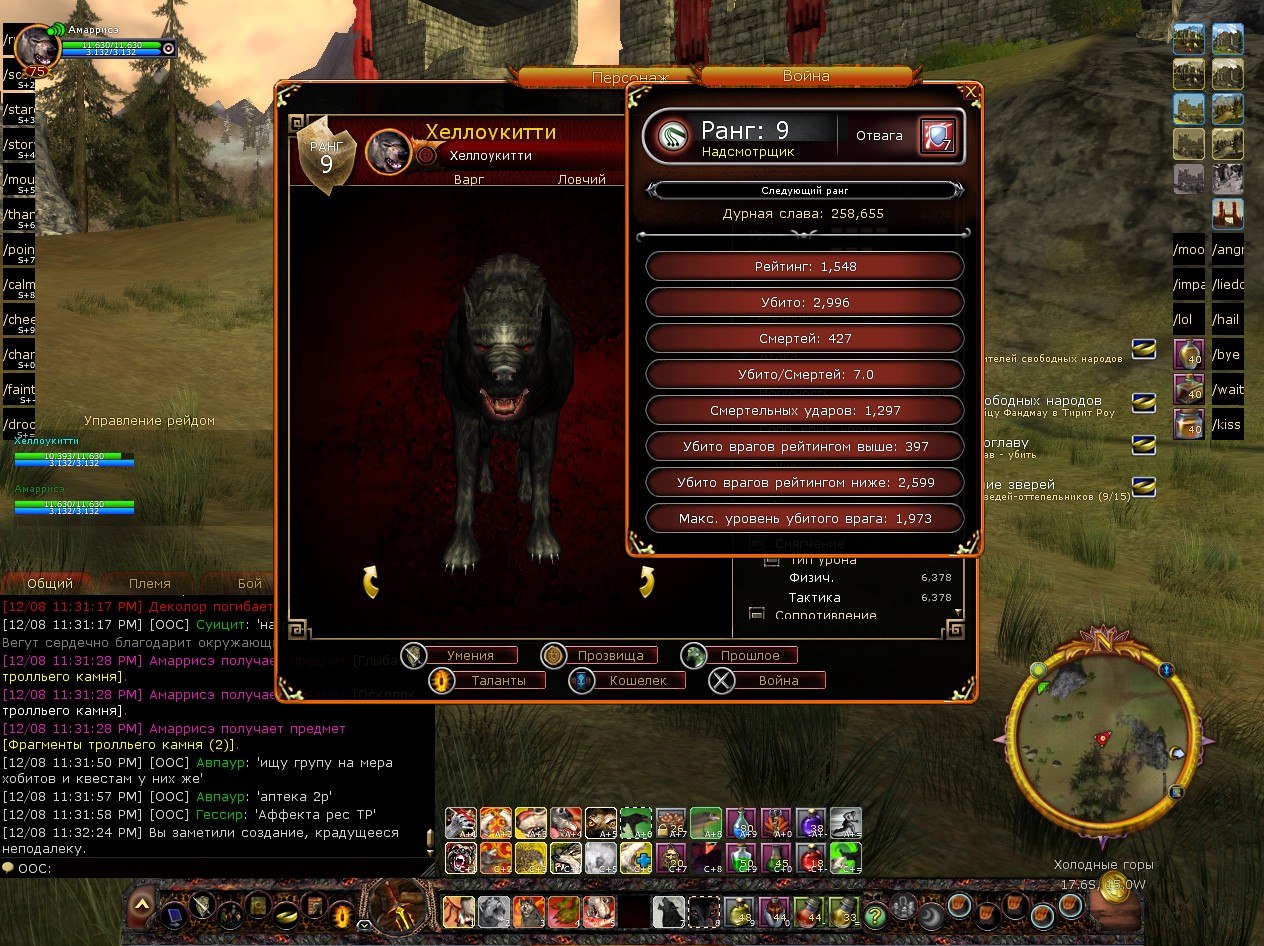Use the /kiss emote button

1227,425
